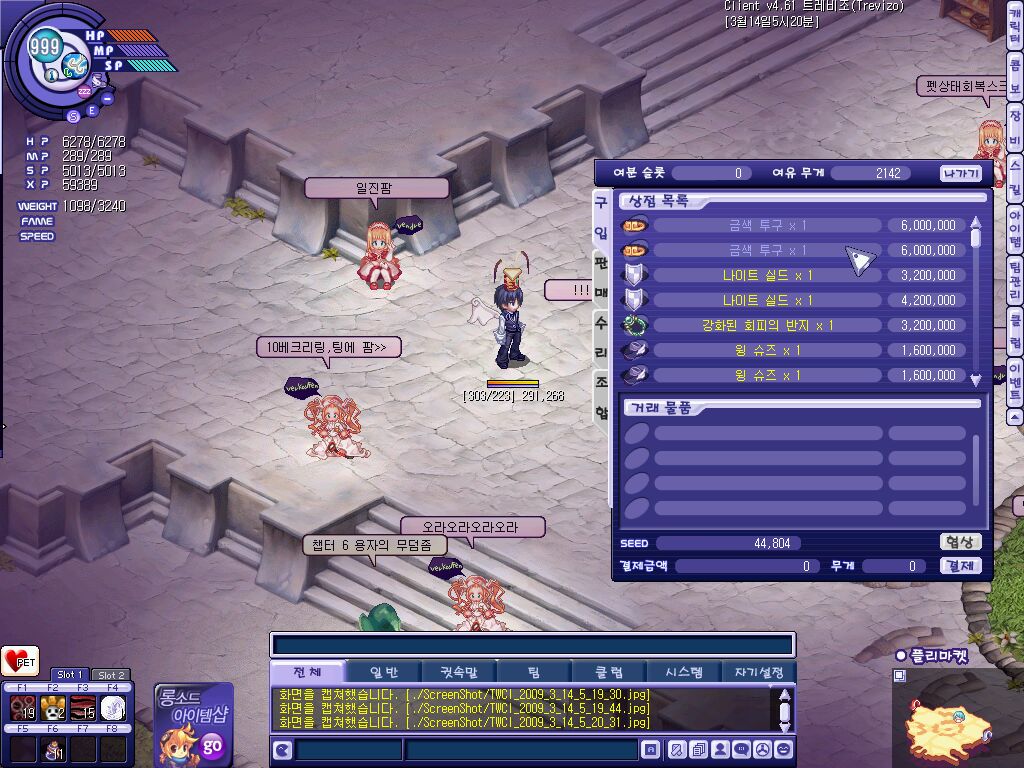Click the 협상 negotiate button
The height and width of the screenshot is (768, 1024).
[x=960, y=542]
